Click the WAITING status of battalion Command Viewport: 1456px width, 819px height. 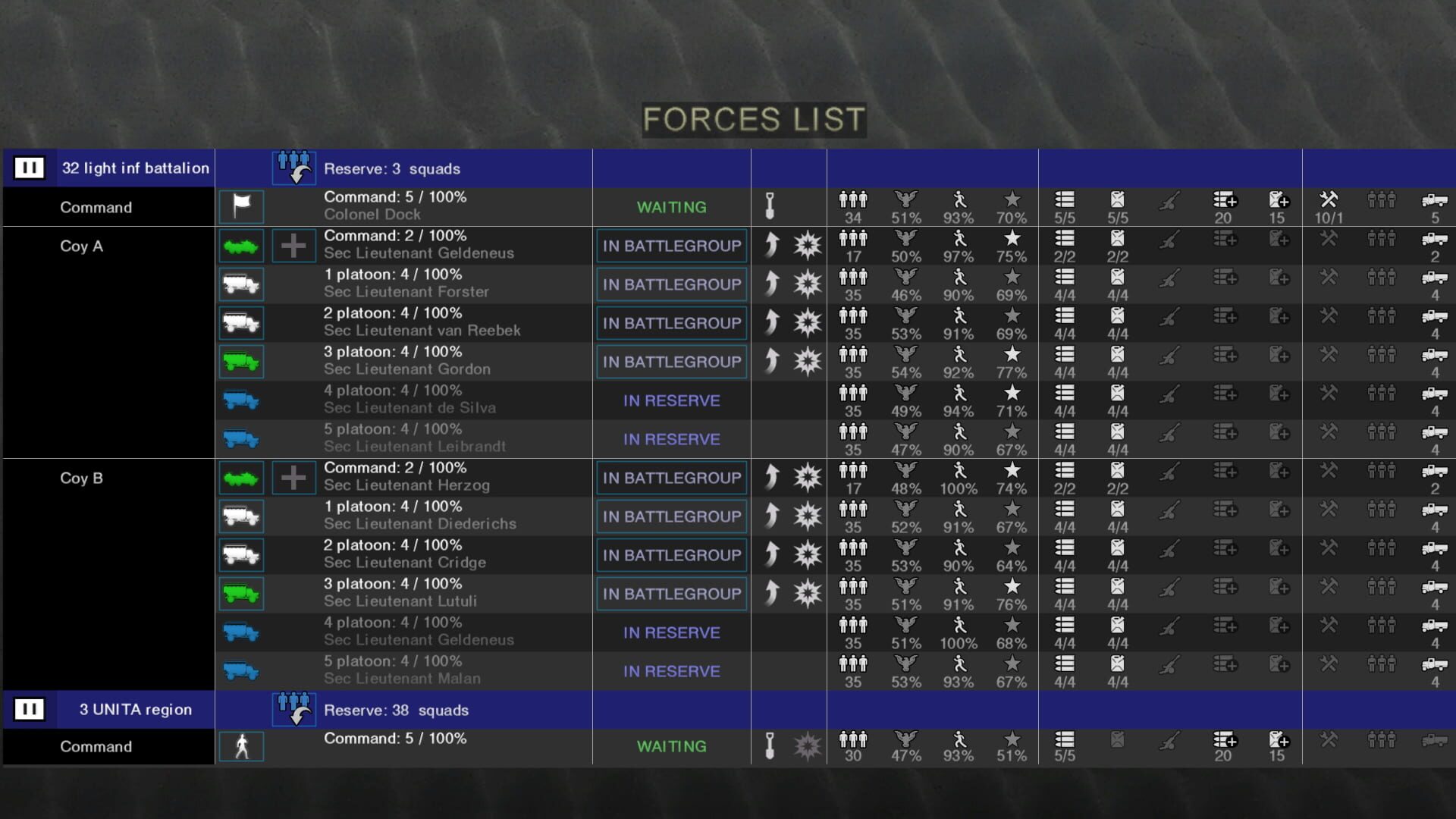point(670,206)
